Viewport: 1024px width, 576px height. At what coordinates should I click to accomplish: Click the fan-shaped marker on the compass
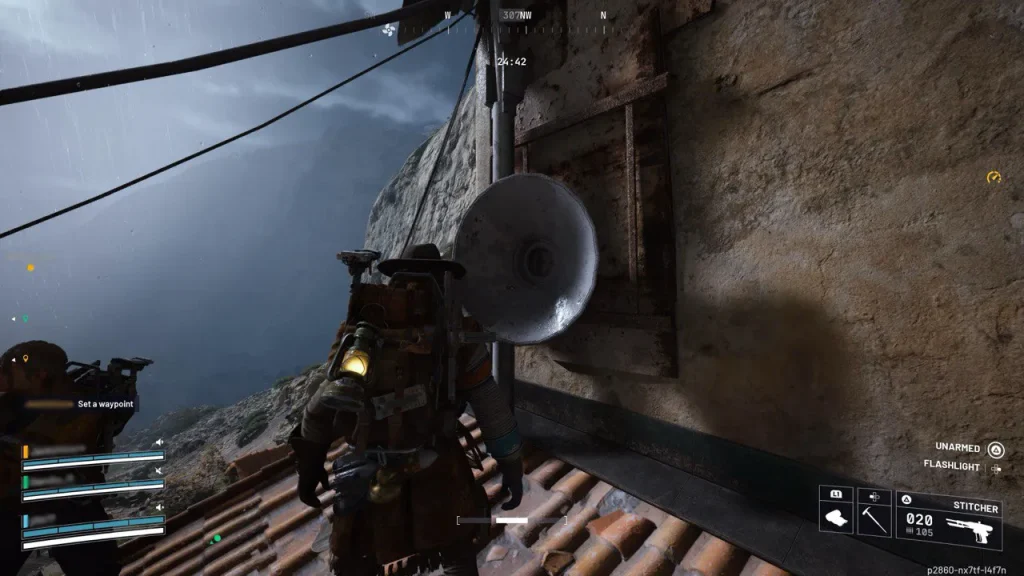[387, 31]
